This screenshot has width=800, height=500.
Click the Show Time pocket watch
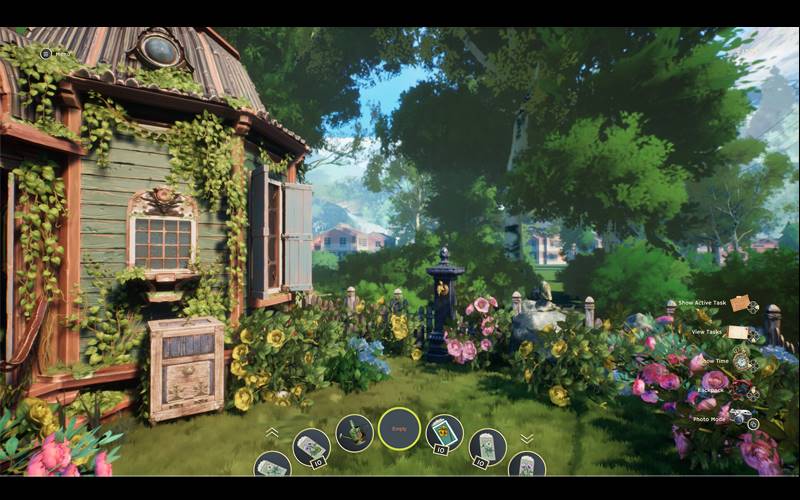[x=741, y=361]
